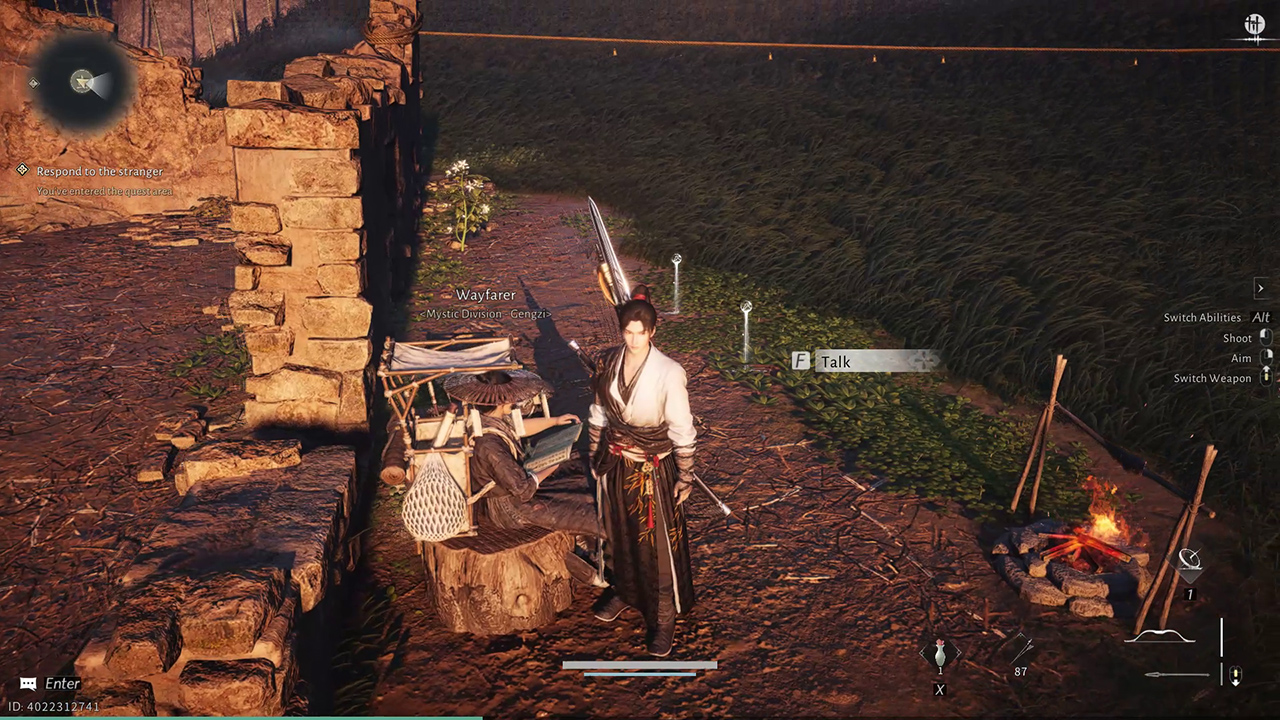This screenshot has width=1280, height=720.
Task: Use the healing vase item slot
Action: (939, 655)
